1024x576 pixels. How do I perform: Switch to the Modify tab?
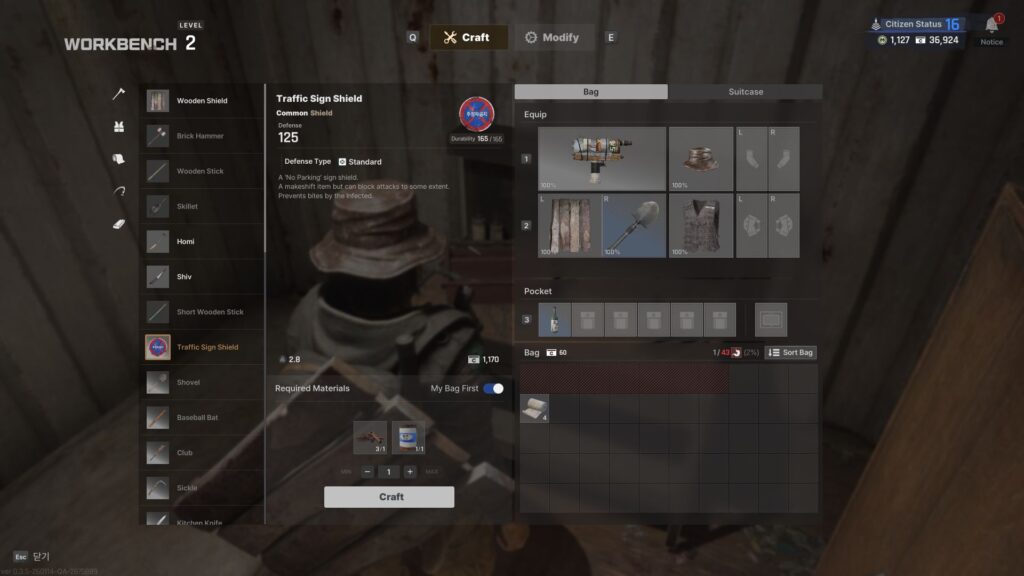553,38
